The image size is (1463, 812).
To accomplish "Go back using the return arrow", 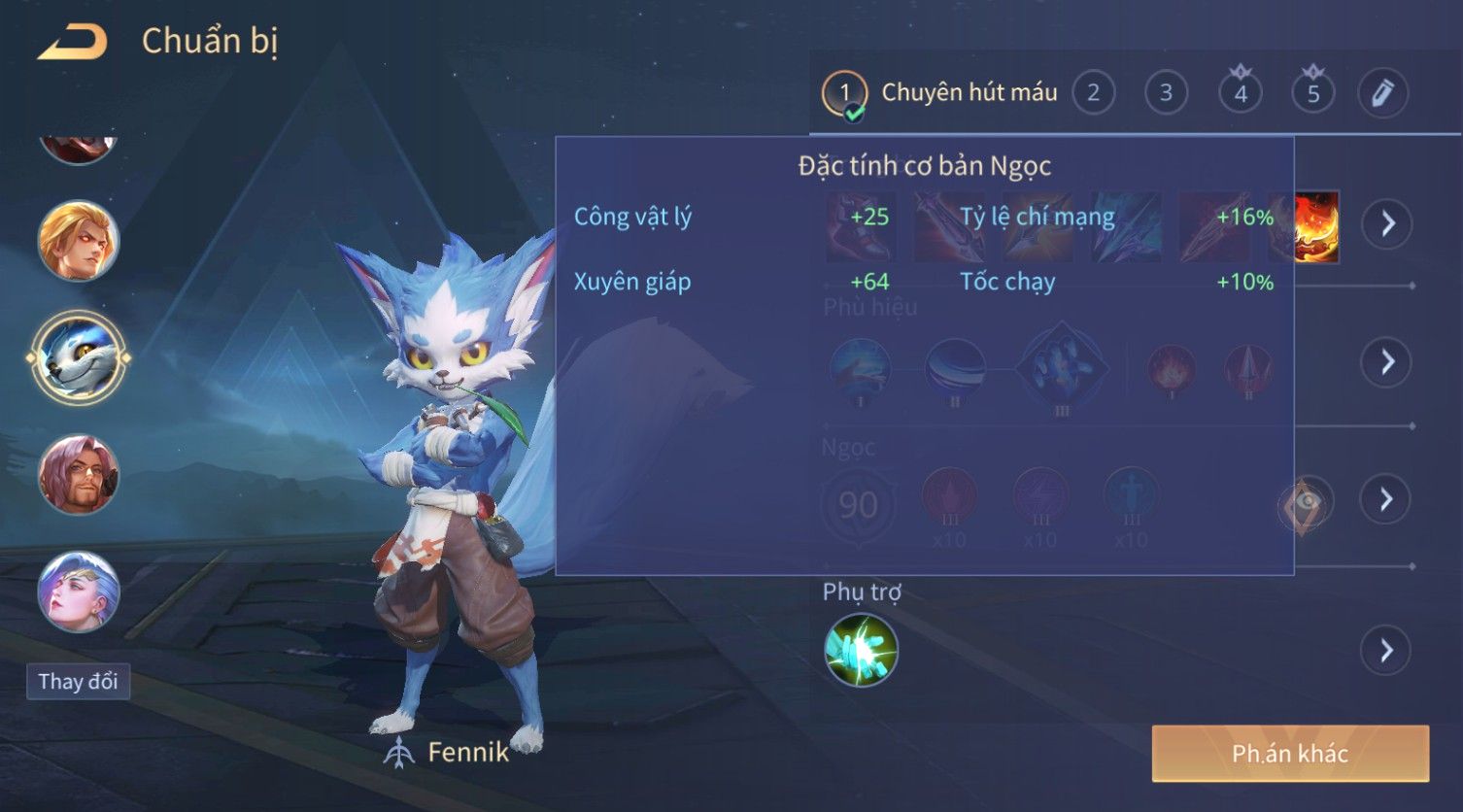I will [x=72, y=42].
